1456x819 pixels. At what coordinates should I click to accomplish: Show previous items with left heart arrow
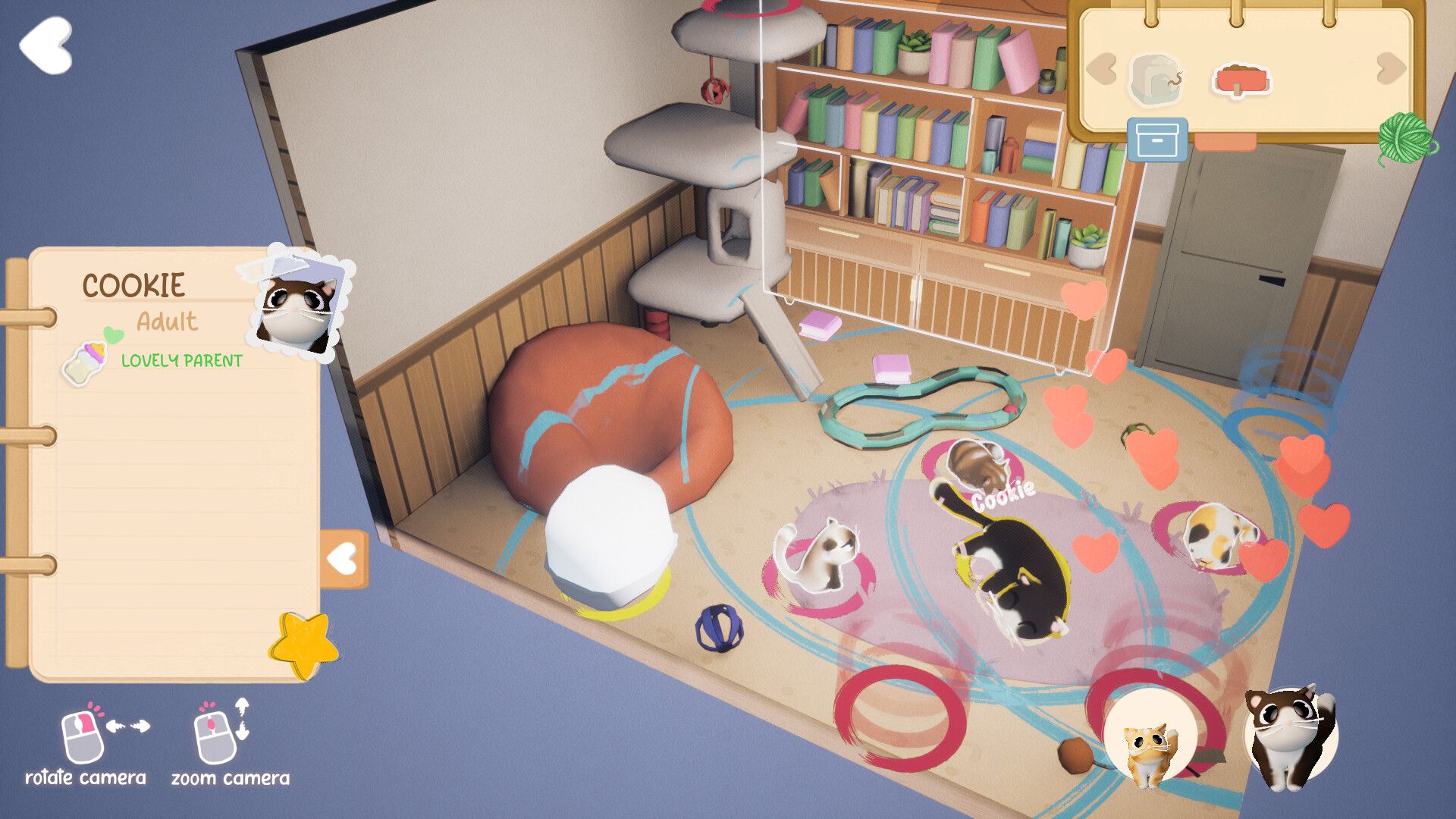[1102, 69]
